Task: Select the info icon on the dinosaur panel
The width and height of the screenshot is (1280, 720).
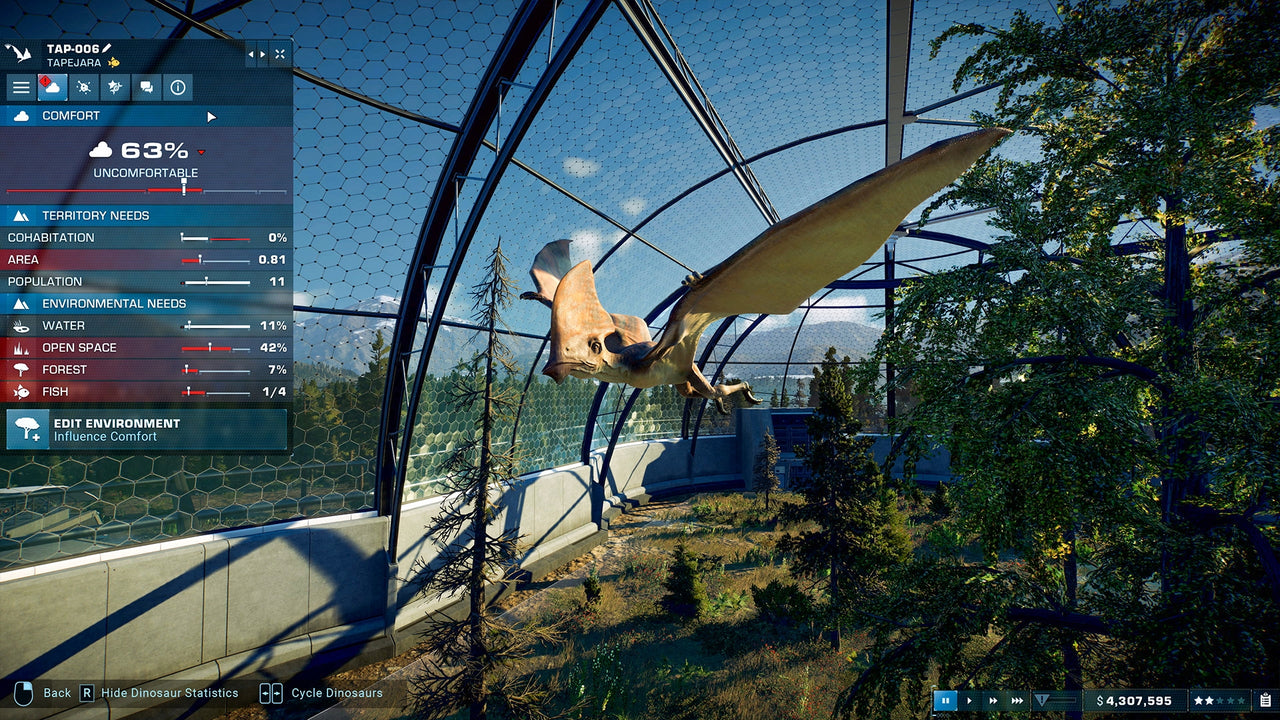Action: [x=177, y=87]
